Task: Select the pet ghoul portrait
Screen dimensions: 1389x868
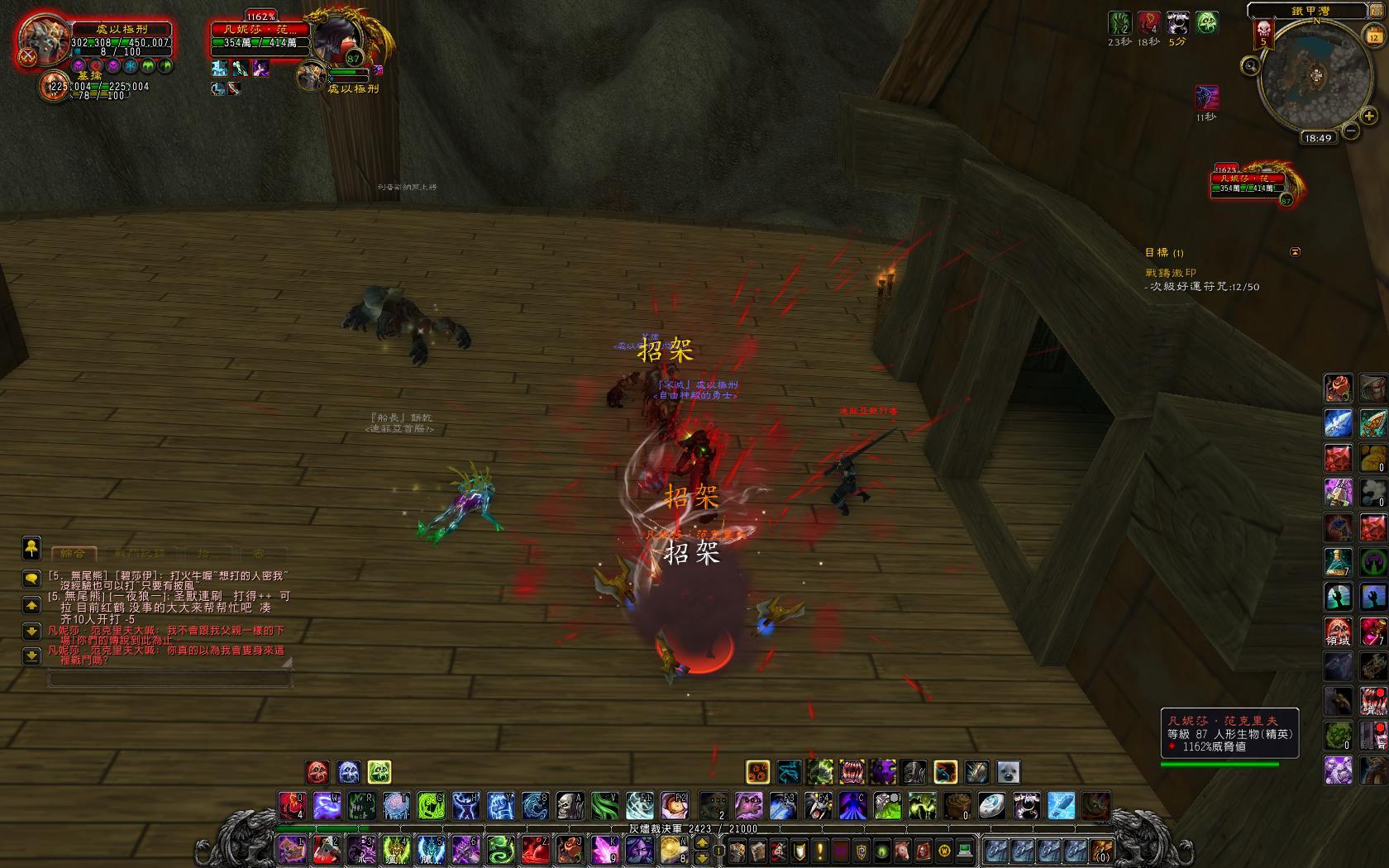Action: (55, 85)
